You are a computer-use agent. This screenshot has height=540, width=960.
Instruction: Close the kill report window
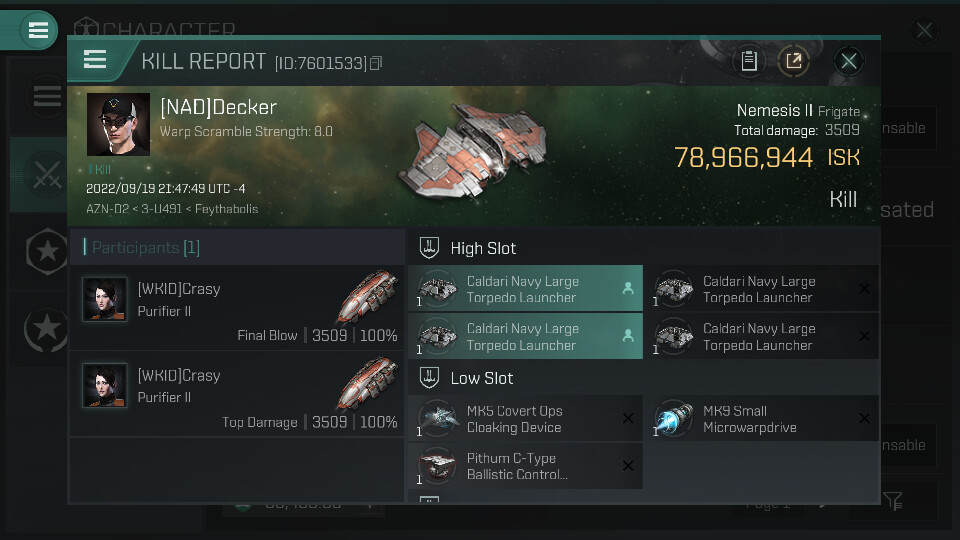[x=849, y=61]
